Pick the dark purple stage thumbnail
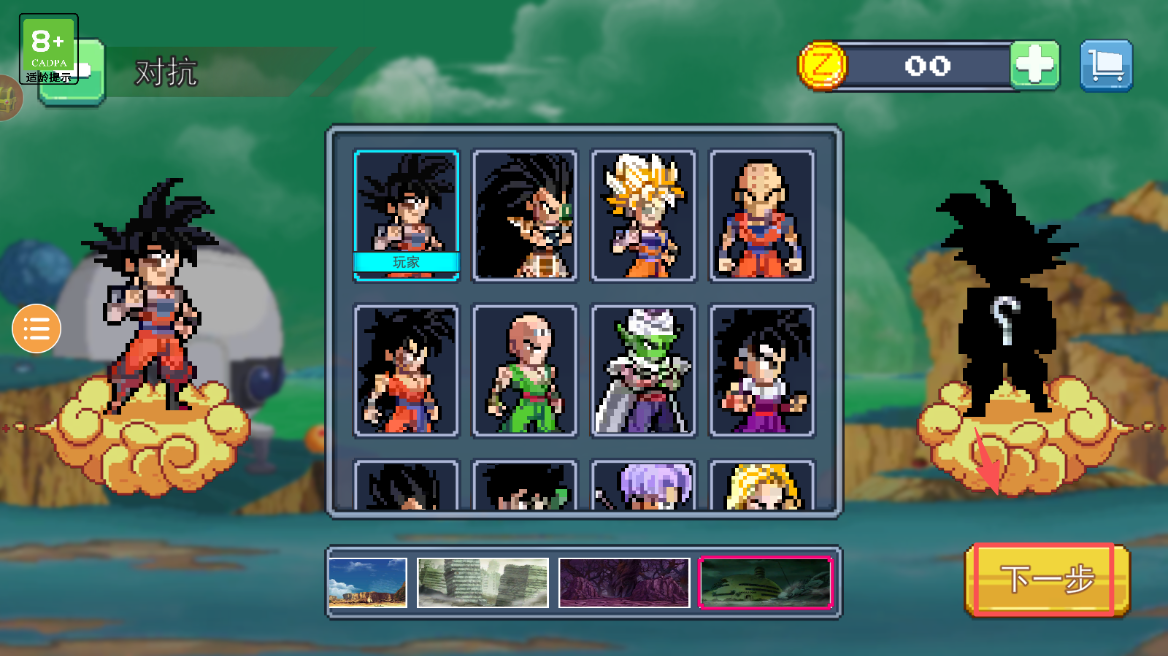 click(624, 583)
